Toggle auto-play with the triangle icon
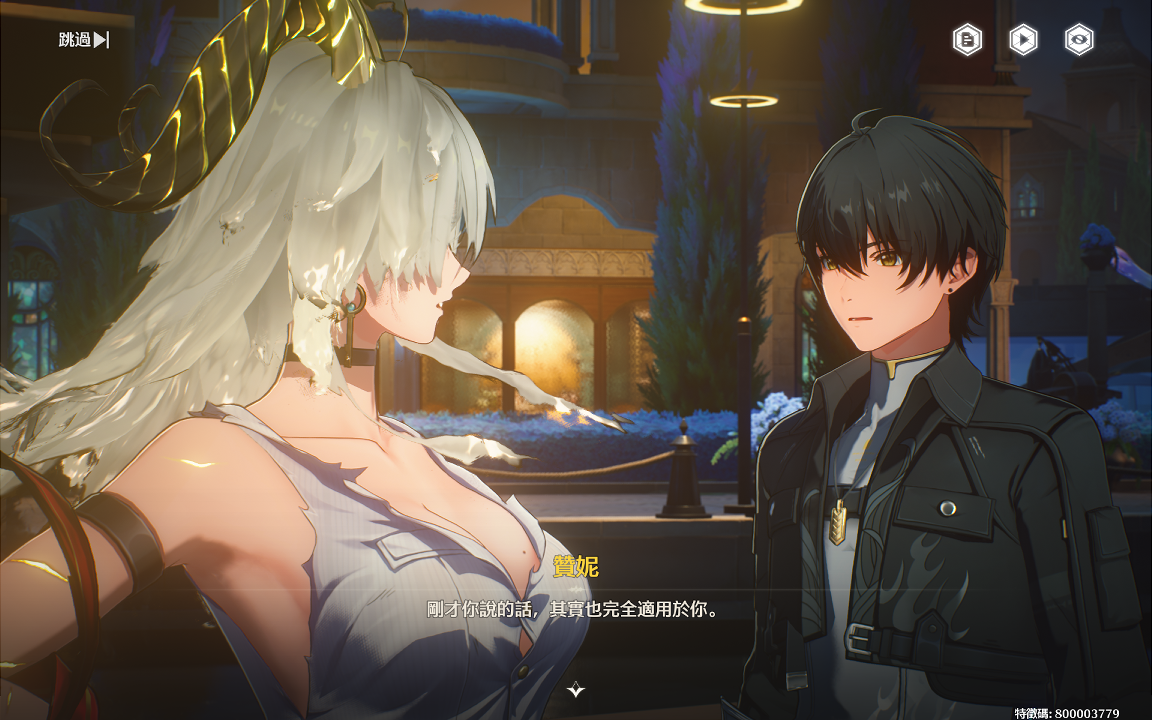1152x720 pixels. pyautogui.click(x=1023, y=40)
